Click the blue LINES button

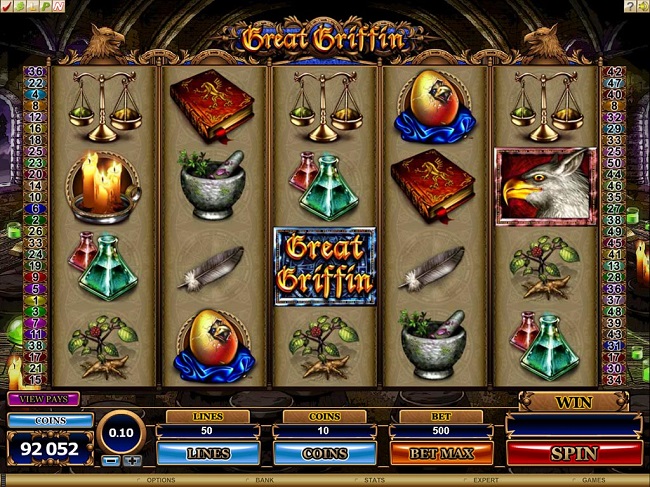point(207,453)
